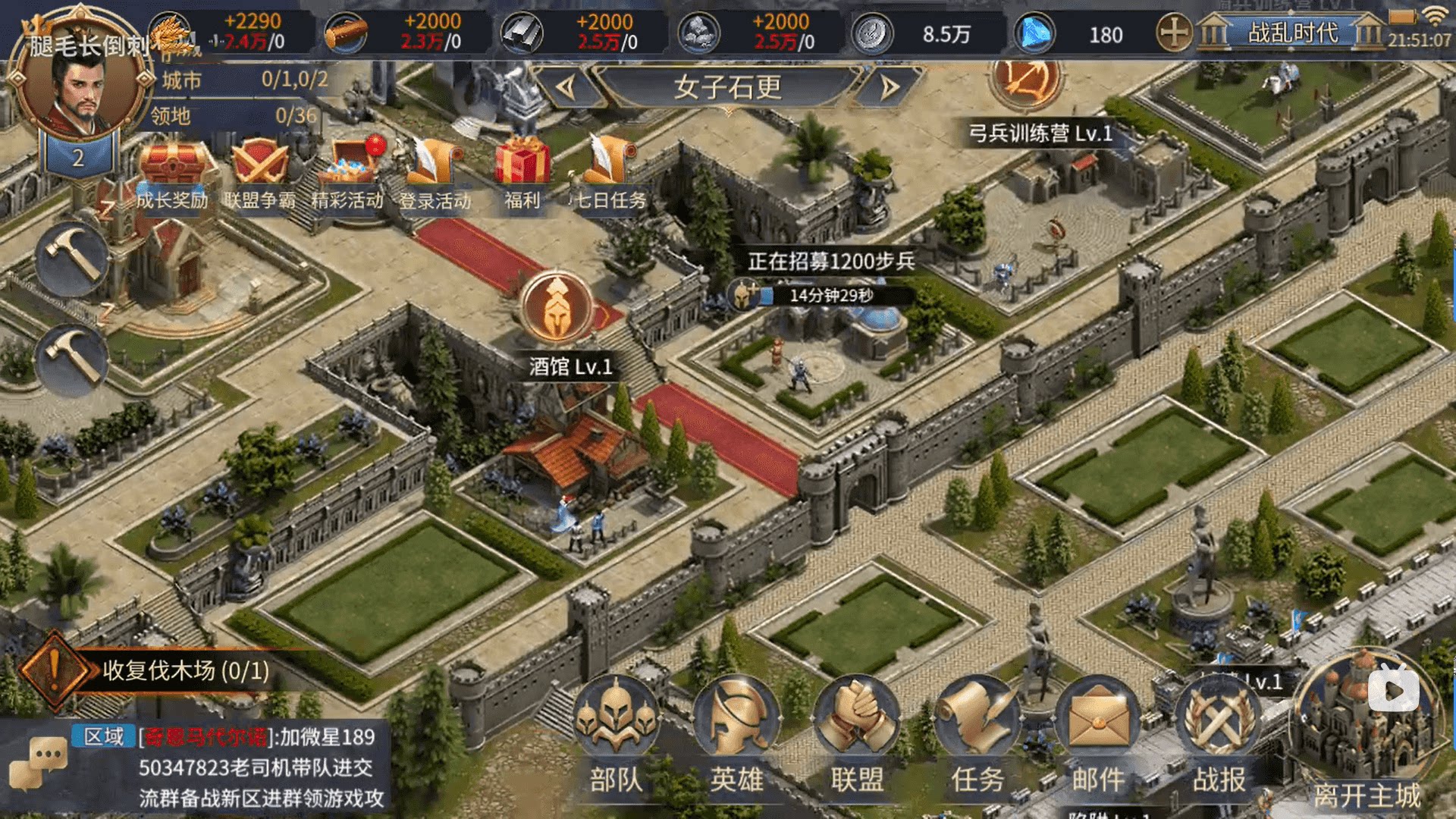Leave the city via 离开主城

[x=1367, y=728]
